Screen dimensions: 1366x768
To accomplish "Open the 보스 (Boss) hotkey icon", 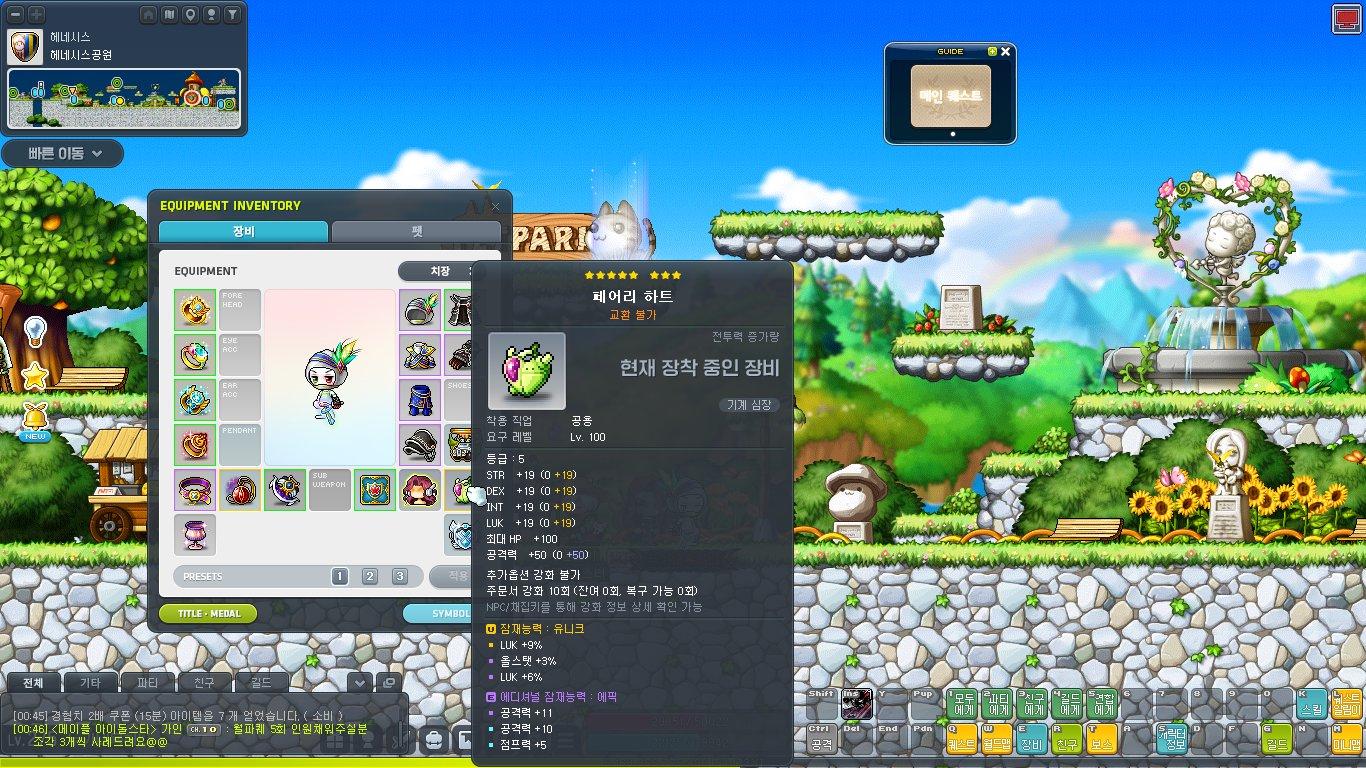I will 1100,740.
